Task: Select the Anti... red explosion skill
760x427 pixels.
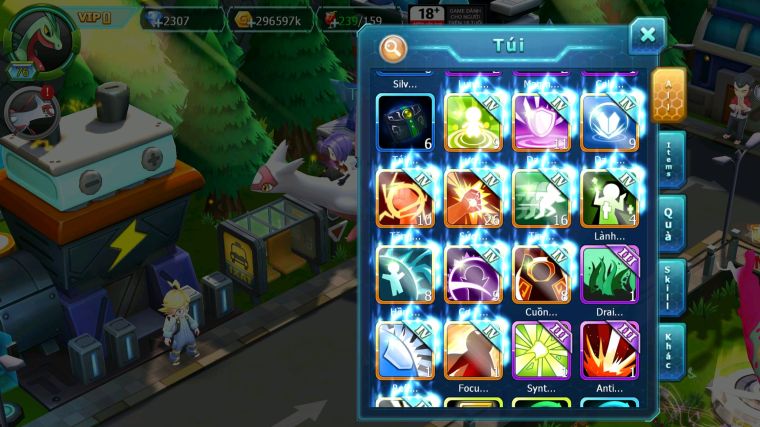Action: [609, 349]
